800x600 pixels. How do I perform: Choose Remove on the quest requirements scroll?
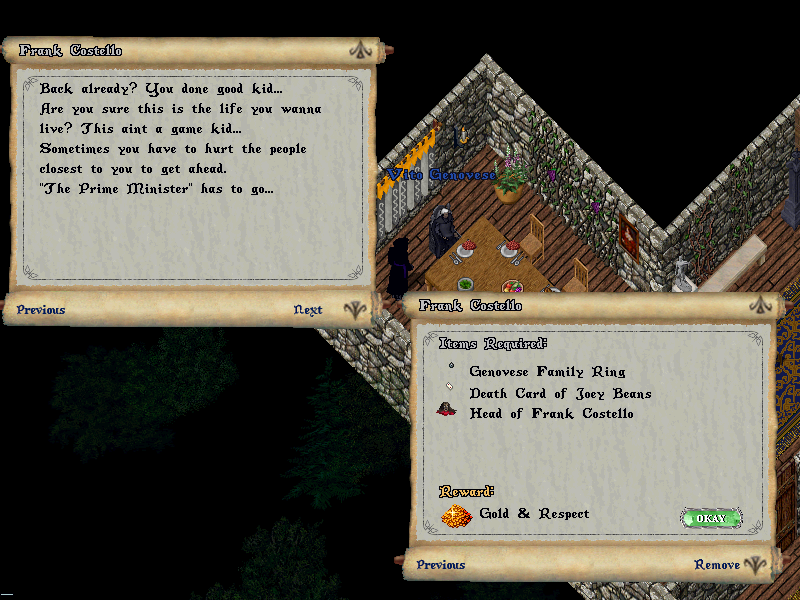click(717, 565)
